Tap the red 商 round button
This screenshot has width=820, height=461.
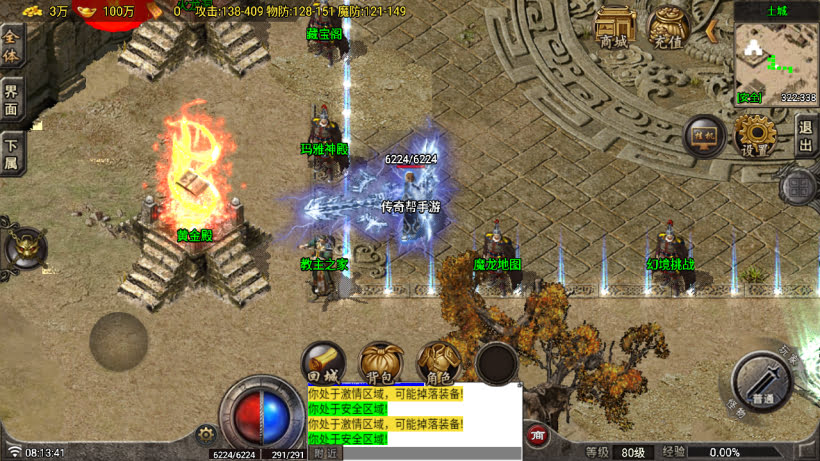tap(538, 435)
